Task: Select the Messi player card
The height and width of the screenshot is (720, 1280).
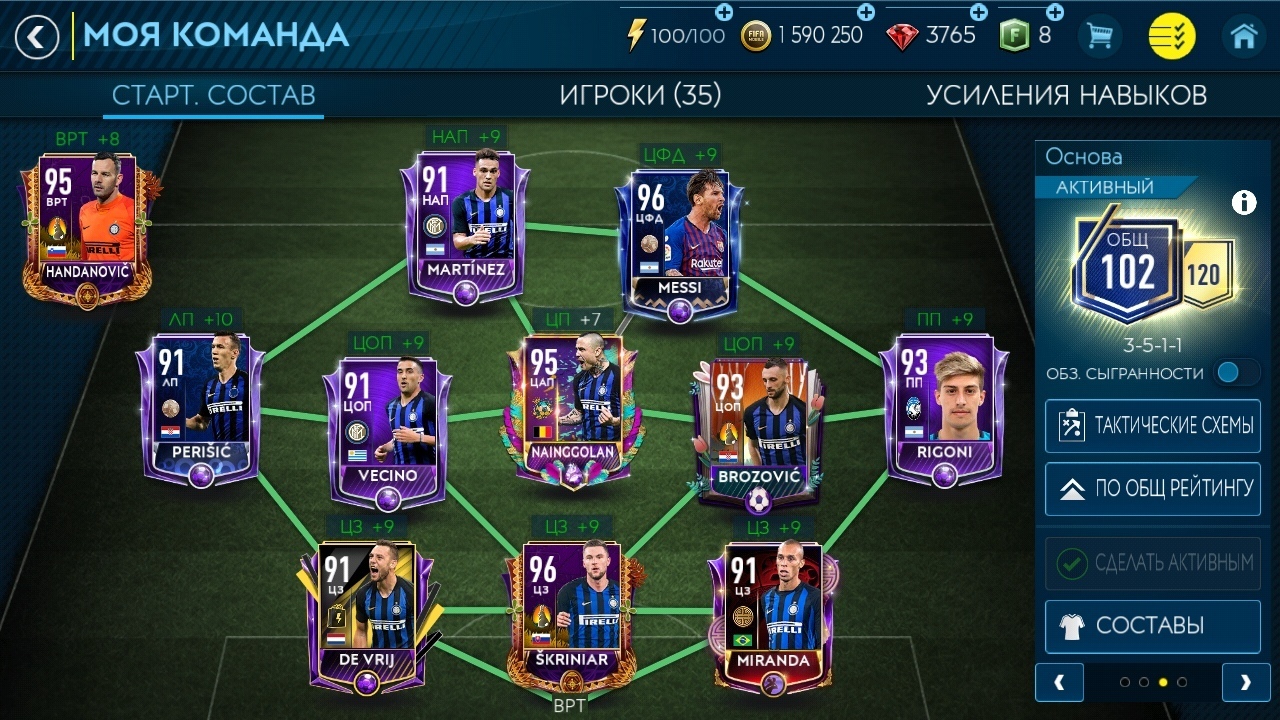Action: [680, 240]
